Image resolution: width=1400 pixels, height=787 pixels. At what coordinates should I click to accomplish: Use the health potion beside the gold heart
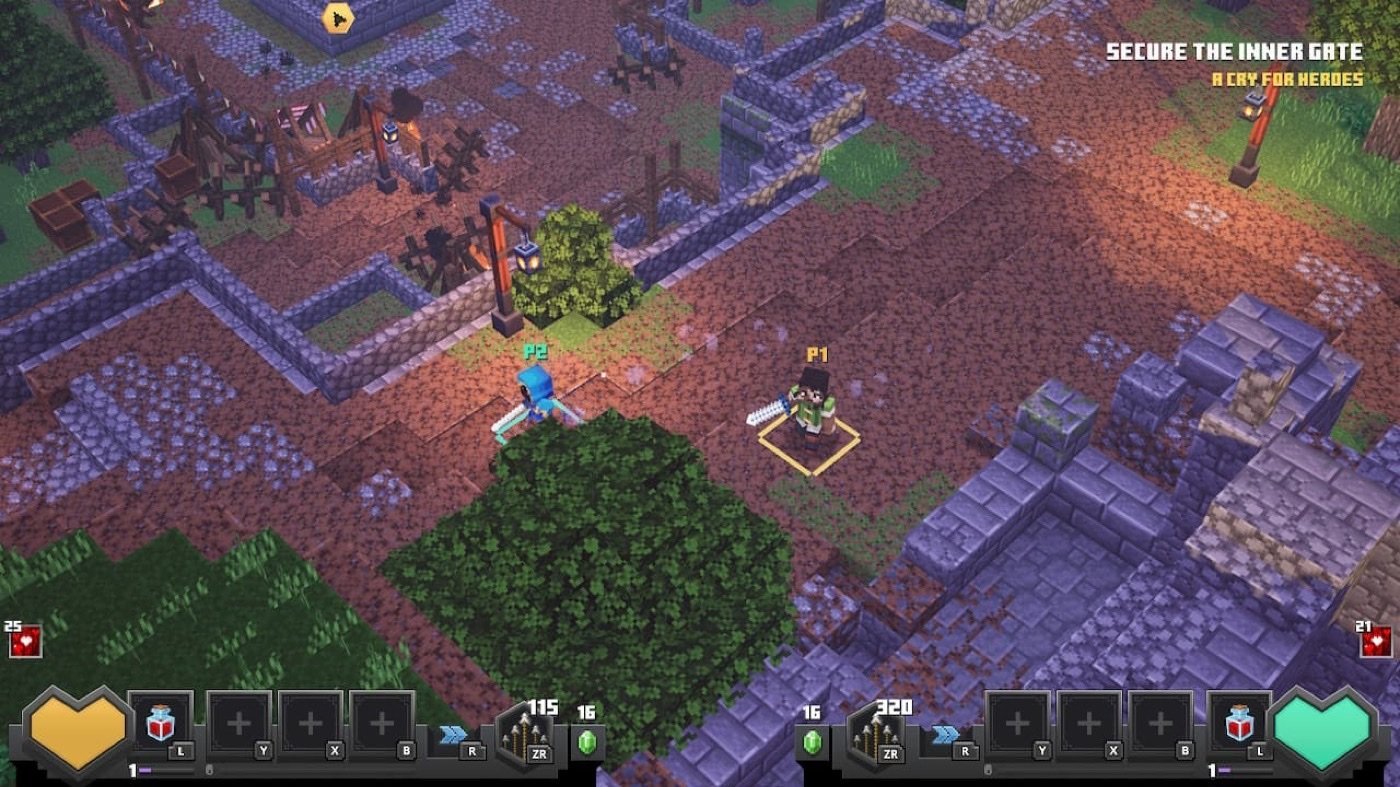click(x=160, y=722)
